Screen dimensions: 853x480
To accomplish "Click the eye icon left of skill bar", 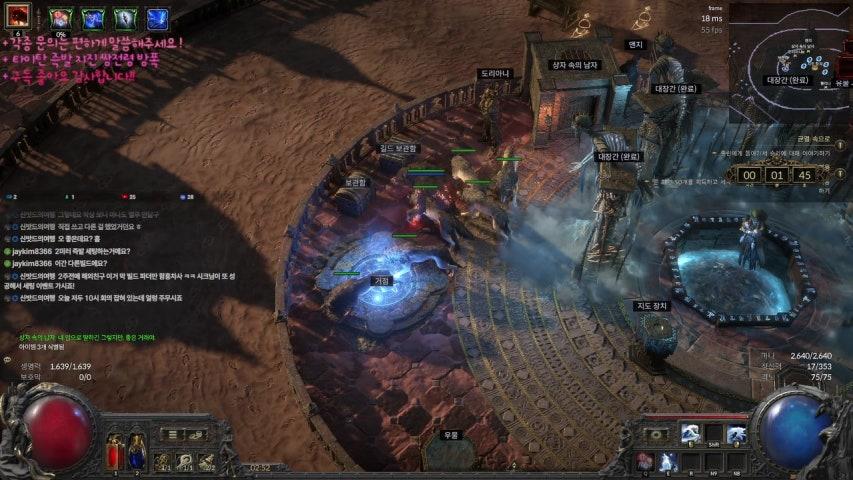I will pyautogui.click(x=659, y=435).
